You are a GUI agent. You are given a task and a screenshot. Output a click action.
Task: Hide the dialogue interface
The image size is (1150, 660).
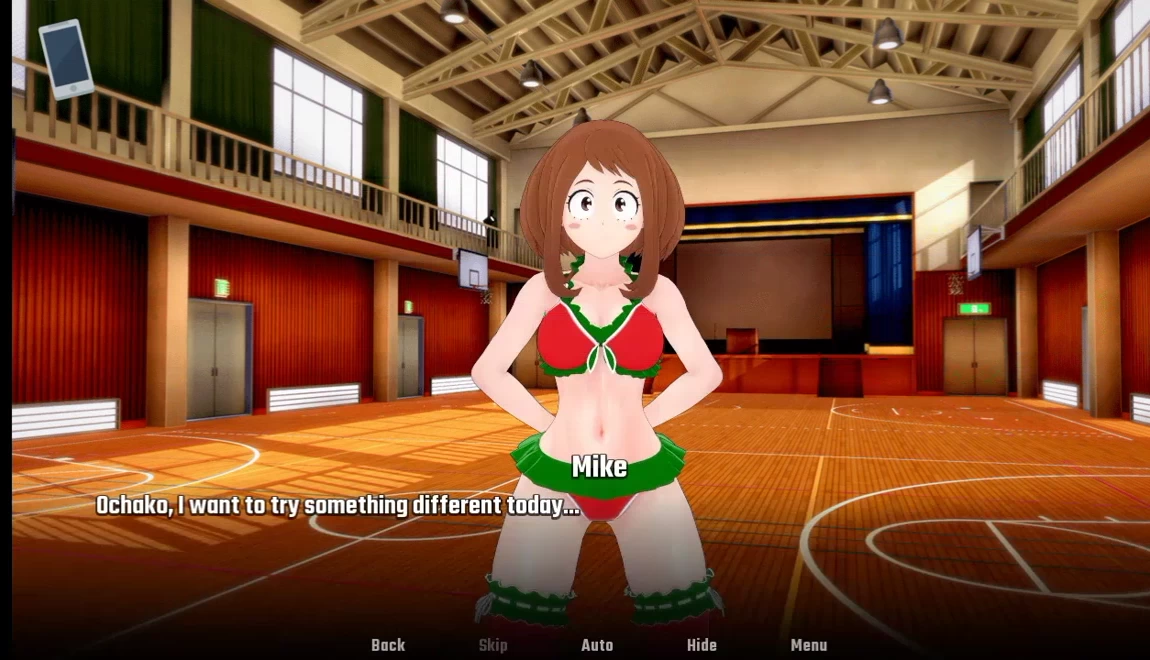(x=702, y=645)
